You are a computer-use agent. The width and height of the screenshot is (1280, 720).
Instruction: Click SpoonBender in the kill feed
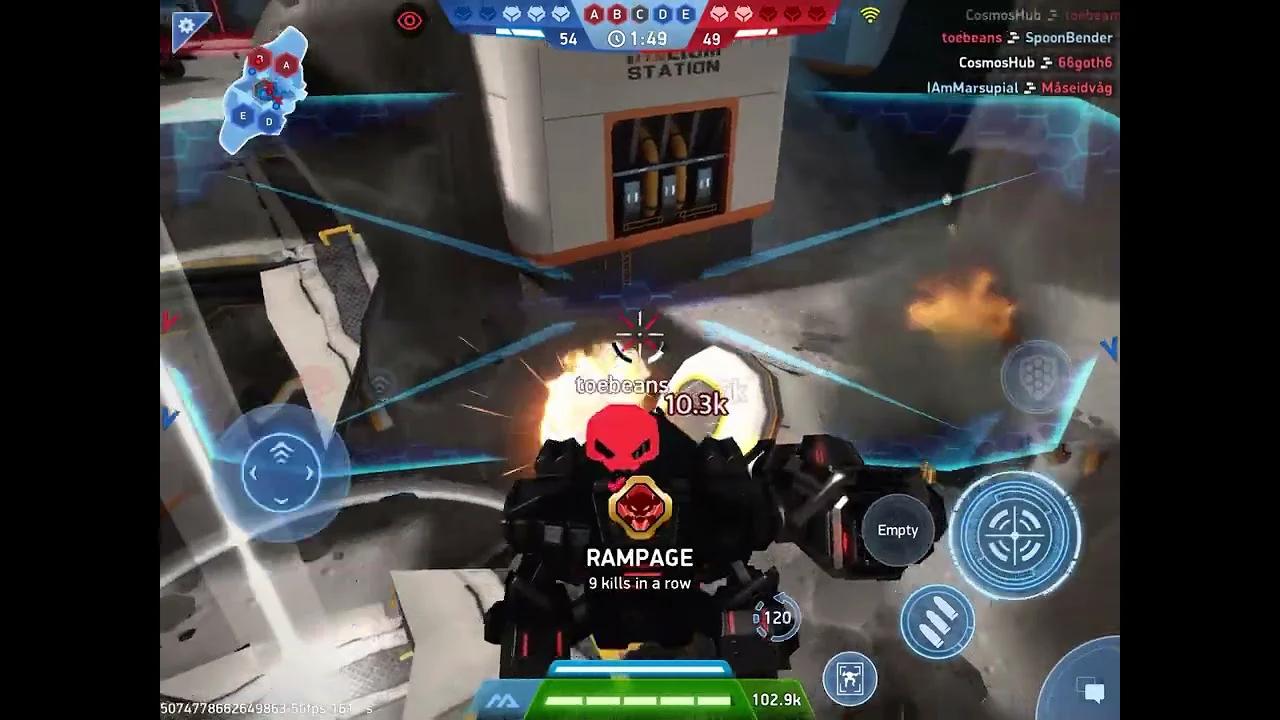[1069, 38]
